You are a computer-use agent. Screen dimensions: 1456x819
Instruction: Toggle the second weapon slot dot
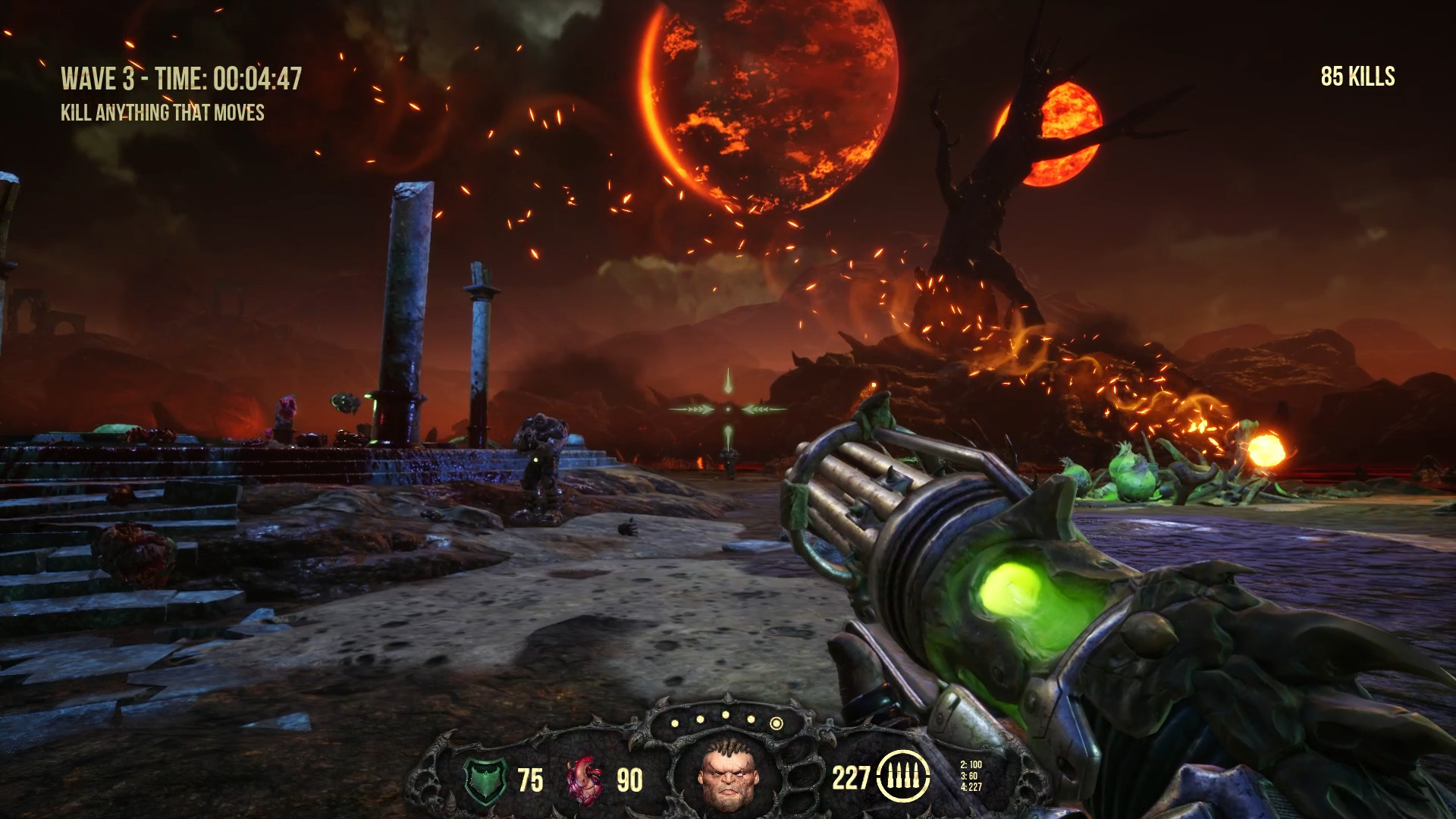click(x=700, y=717)
